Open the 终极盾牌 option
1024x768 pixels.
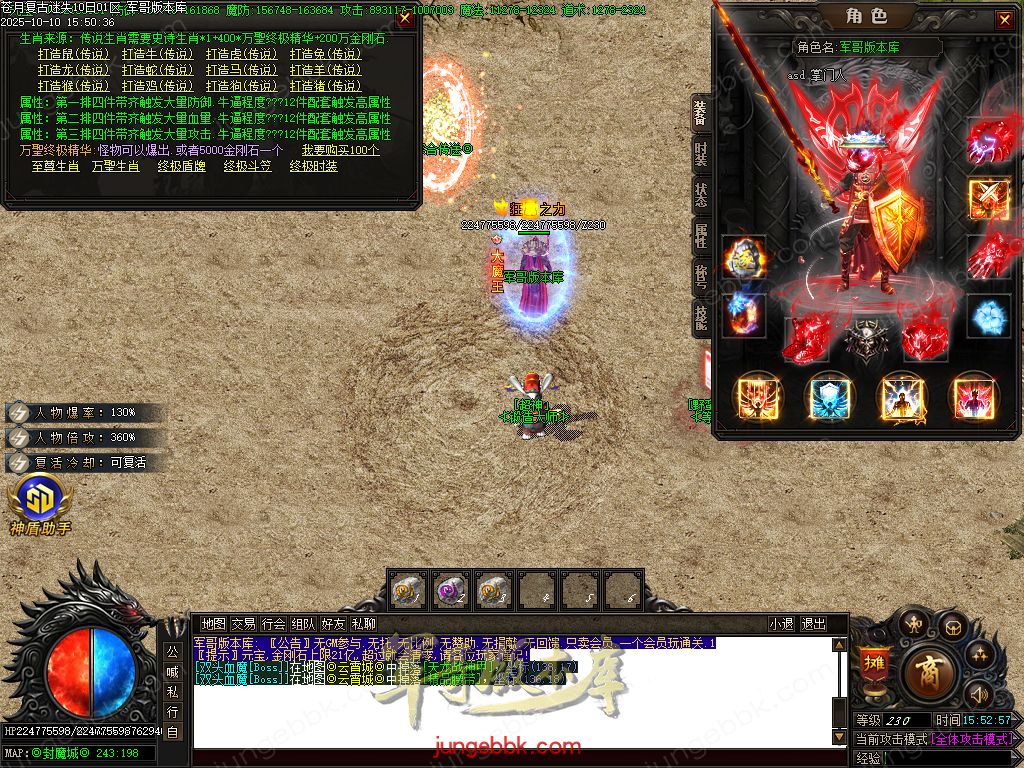(x=181, y=166)
